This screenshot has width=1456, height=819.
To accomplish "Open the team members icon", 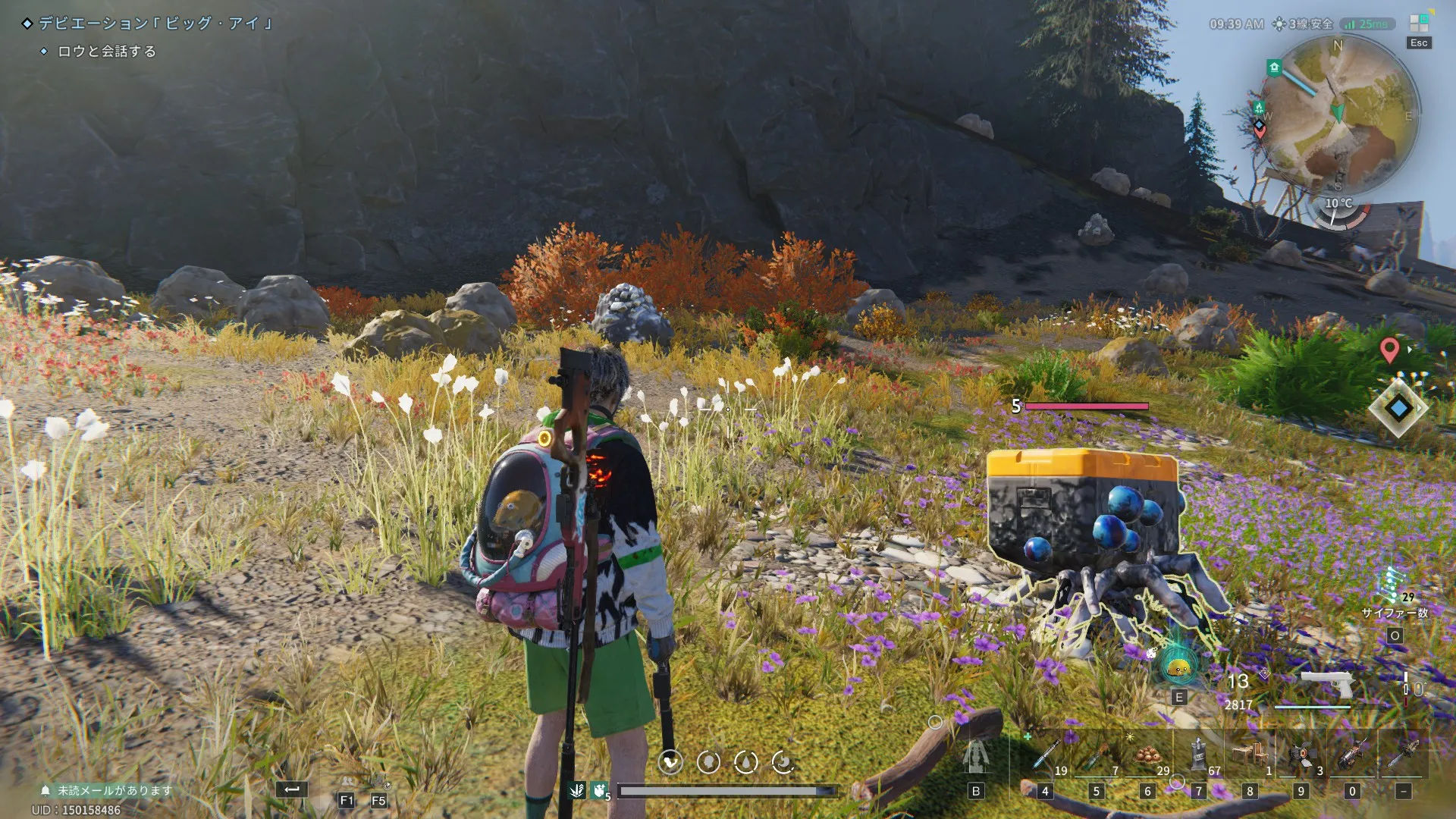I will pyautogui.click(x=347, y=781).
